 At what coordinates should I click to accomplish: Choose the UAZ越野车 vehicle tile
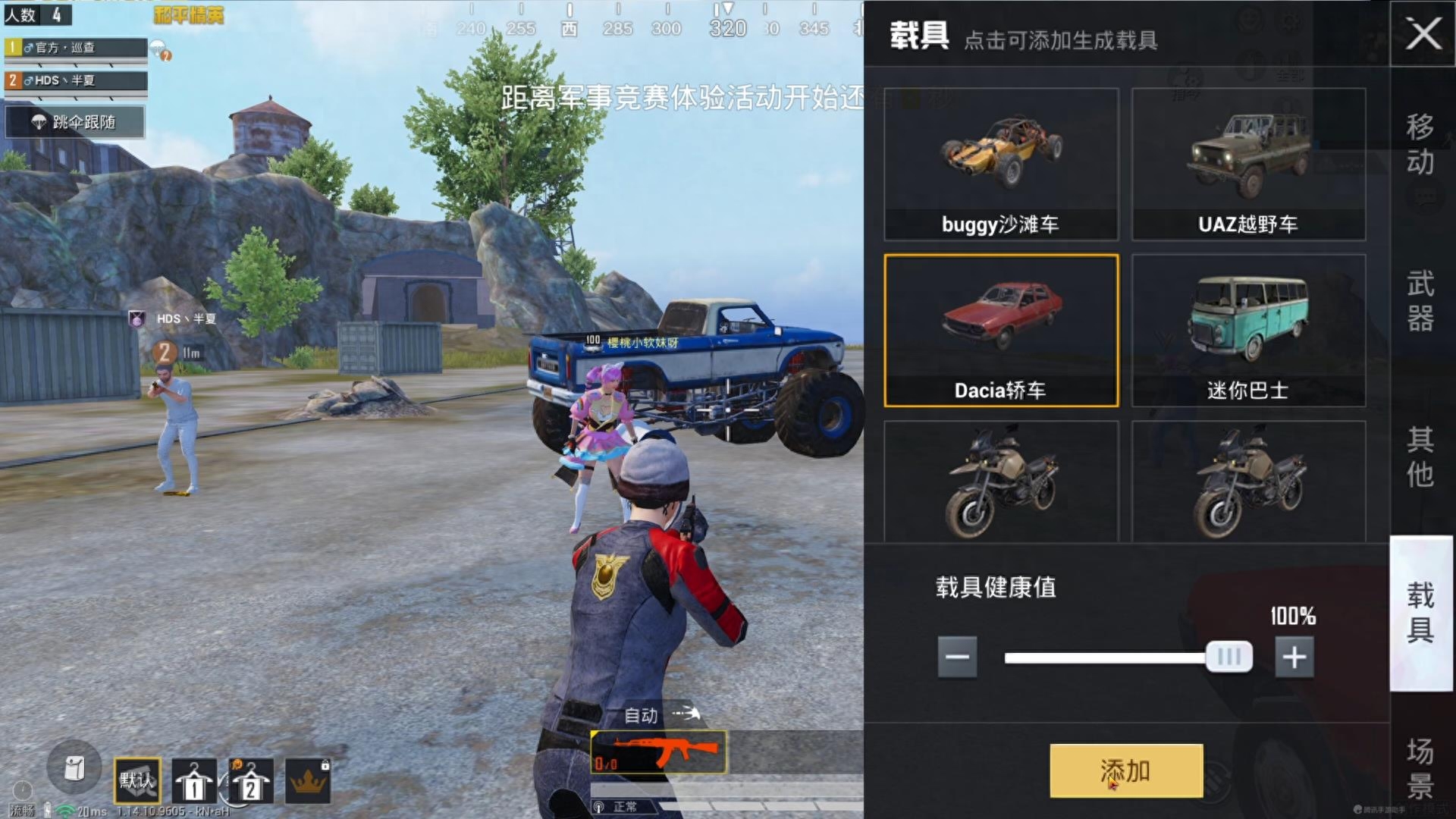coord(1248,165)
